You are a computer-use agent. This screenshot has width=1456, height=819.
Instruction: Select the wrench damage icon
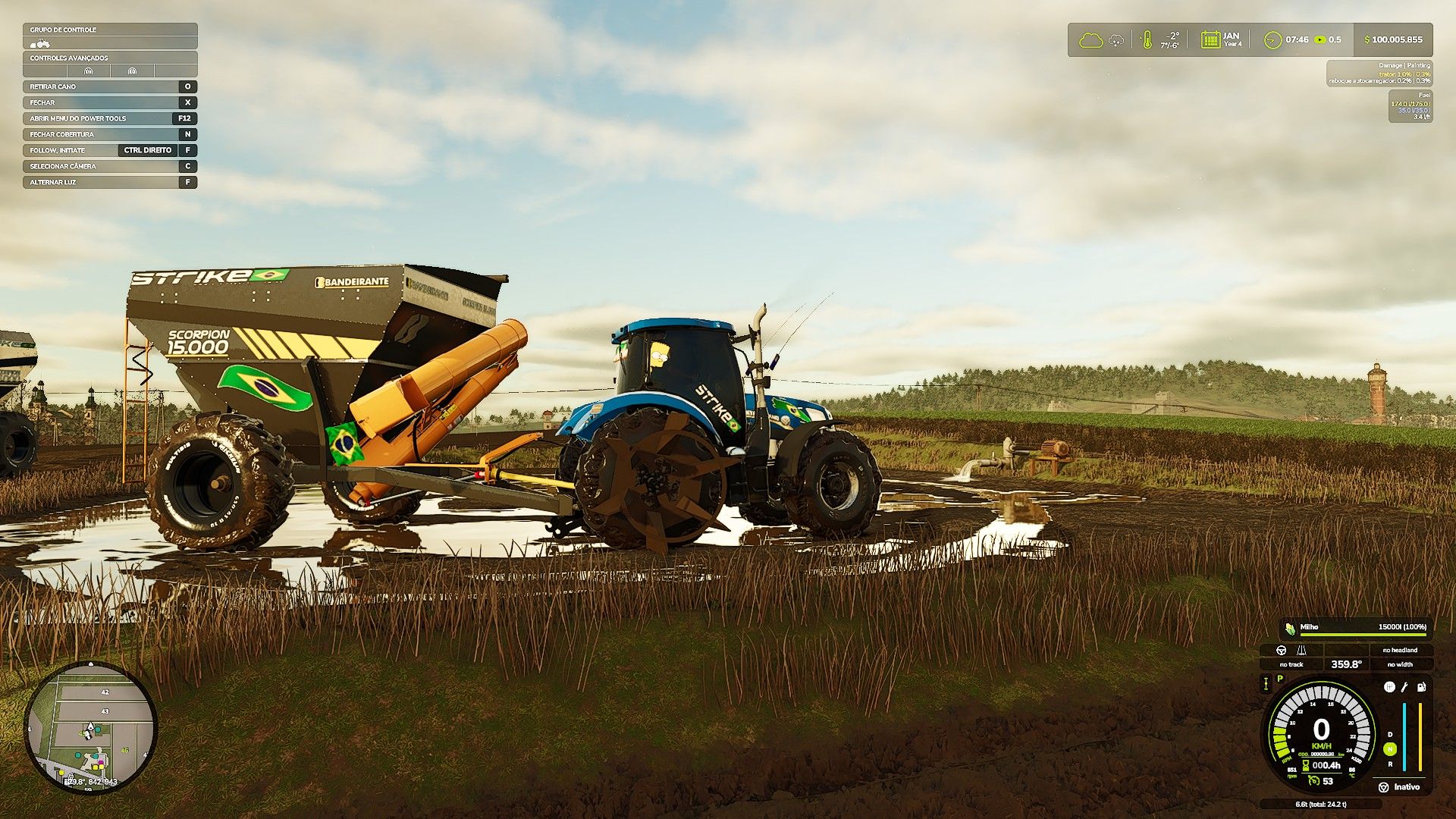(x=1404, y=687)
